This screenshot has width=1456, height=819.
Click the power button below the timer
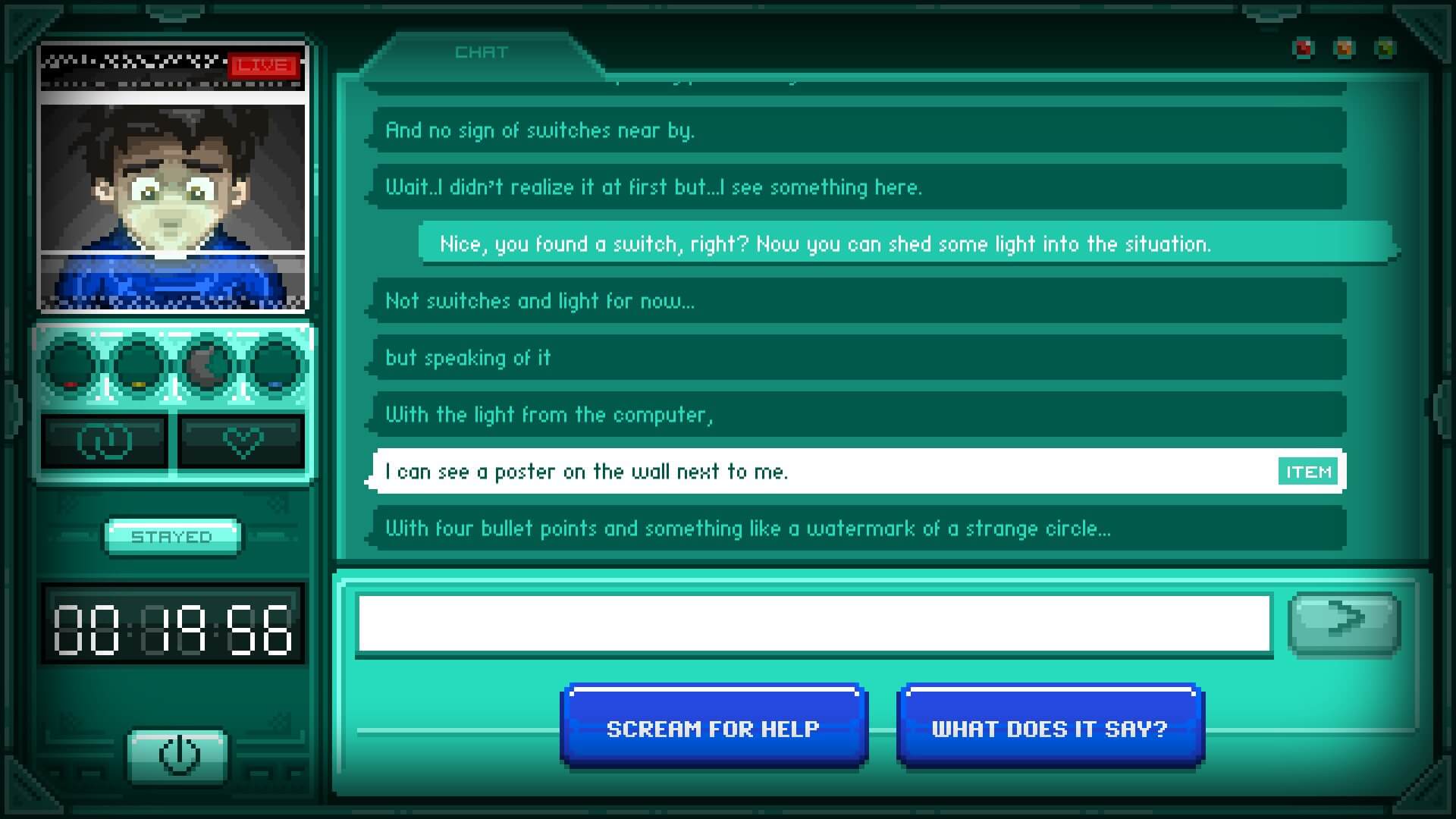click(179, 755)
